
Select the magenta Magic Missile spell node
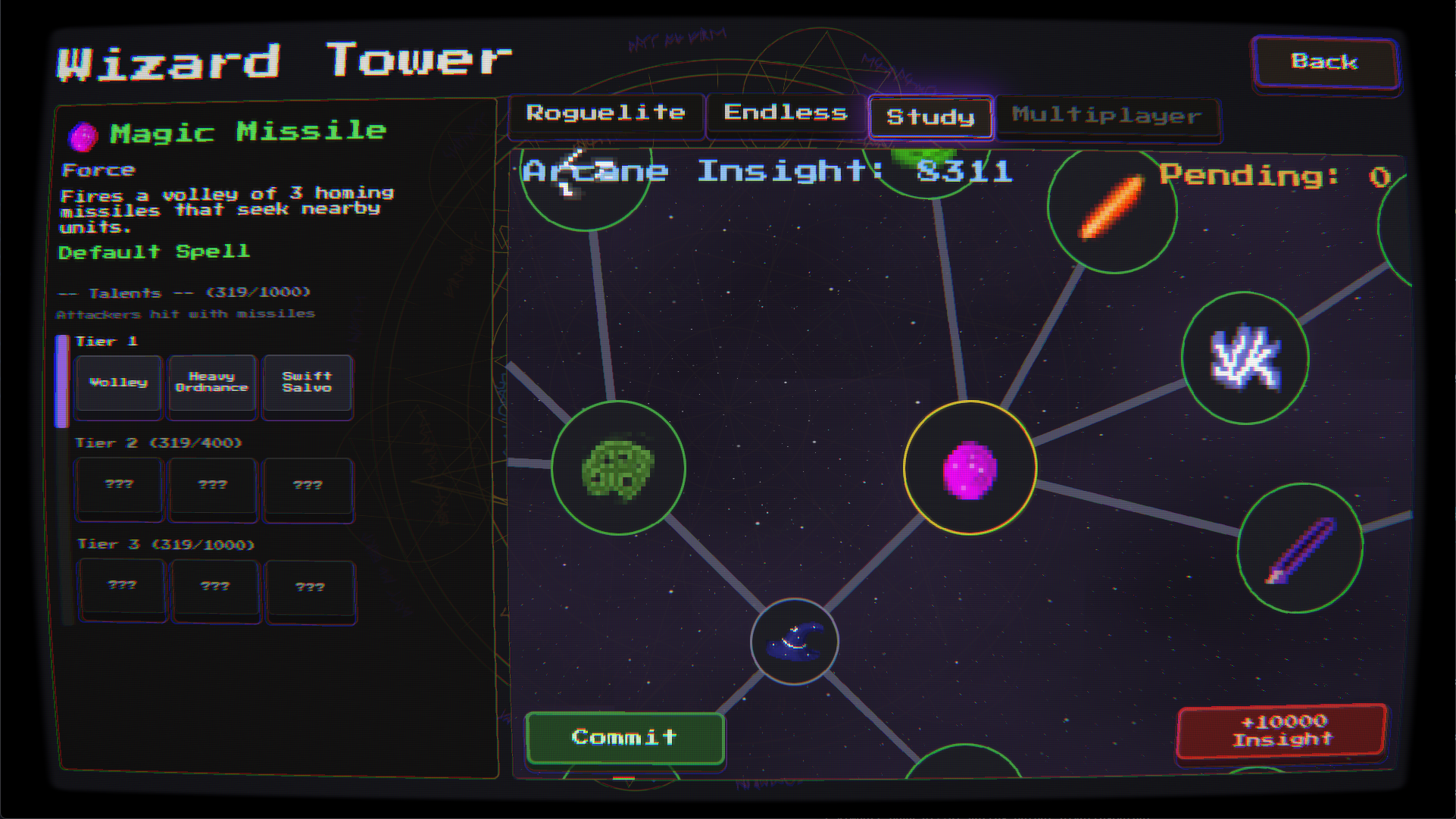click(970, 468)
